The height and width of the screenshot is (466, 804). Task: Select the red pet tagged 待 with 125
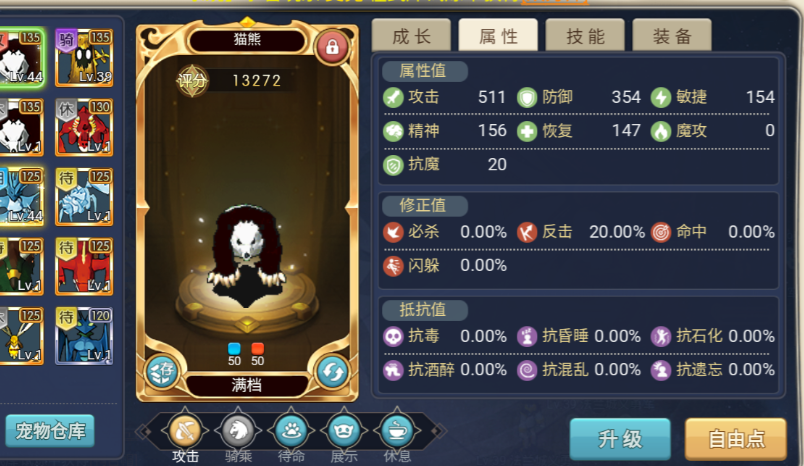coord(84,265)
